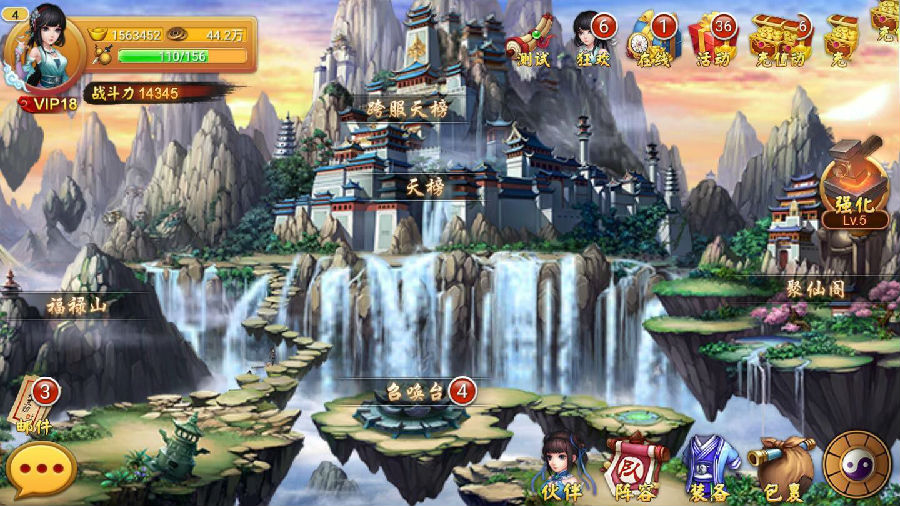
Task: Open the 活动 events gift box
Action: pos(715,40)
